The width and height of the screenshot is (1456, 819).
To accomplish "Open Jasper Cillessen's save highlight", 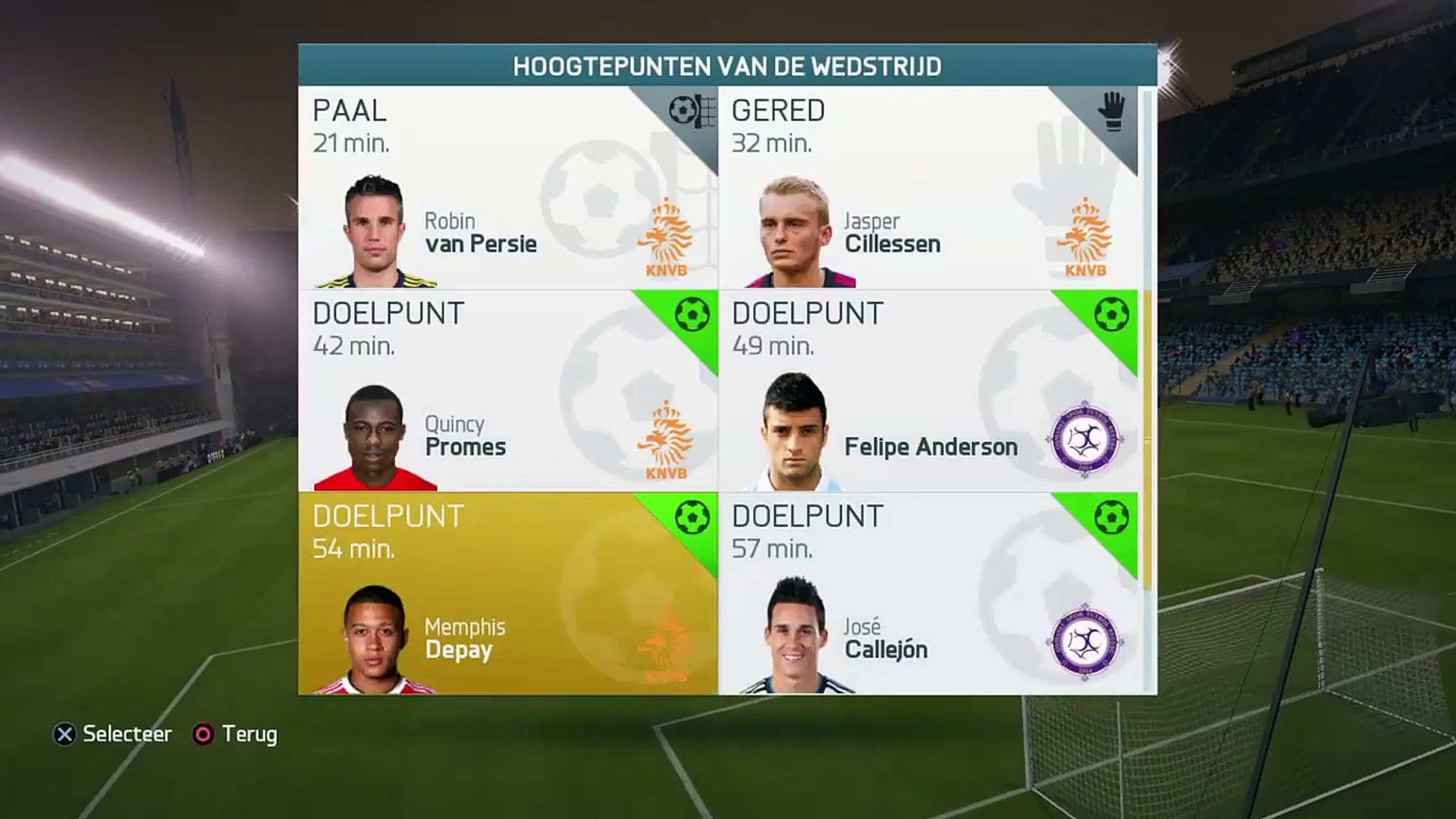I will click(927, 187).
